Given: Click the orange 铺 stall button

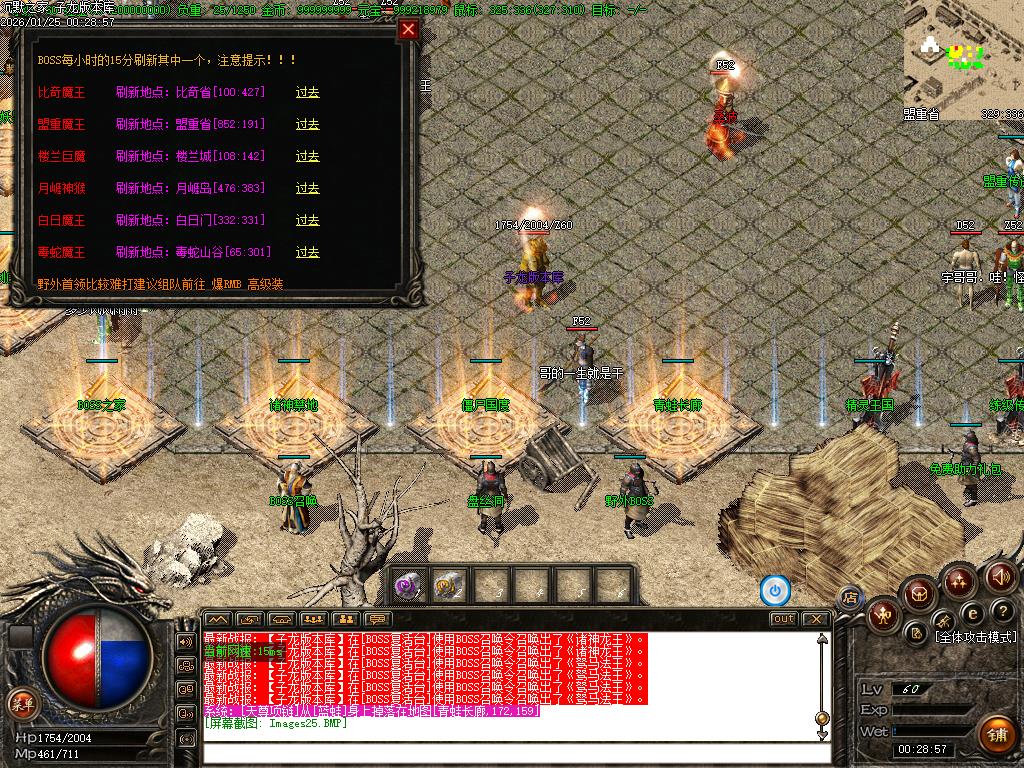Looking at the screenshot, I should pos(995,734).
